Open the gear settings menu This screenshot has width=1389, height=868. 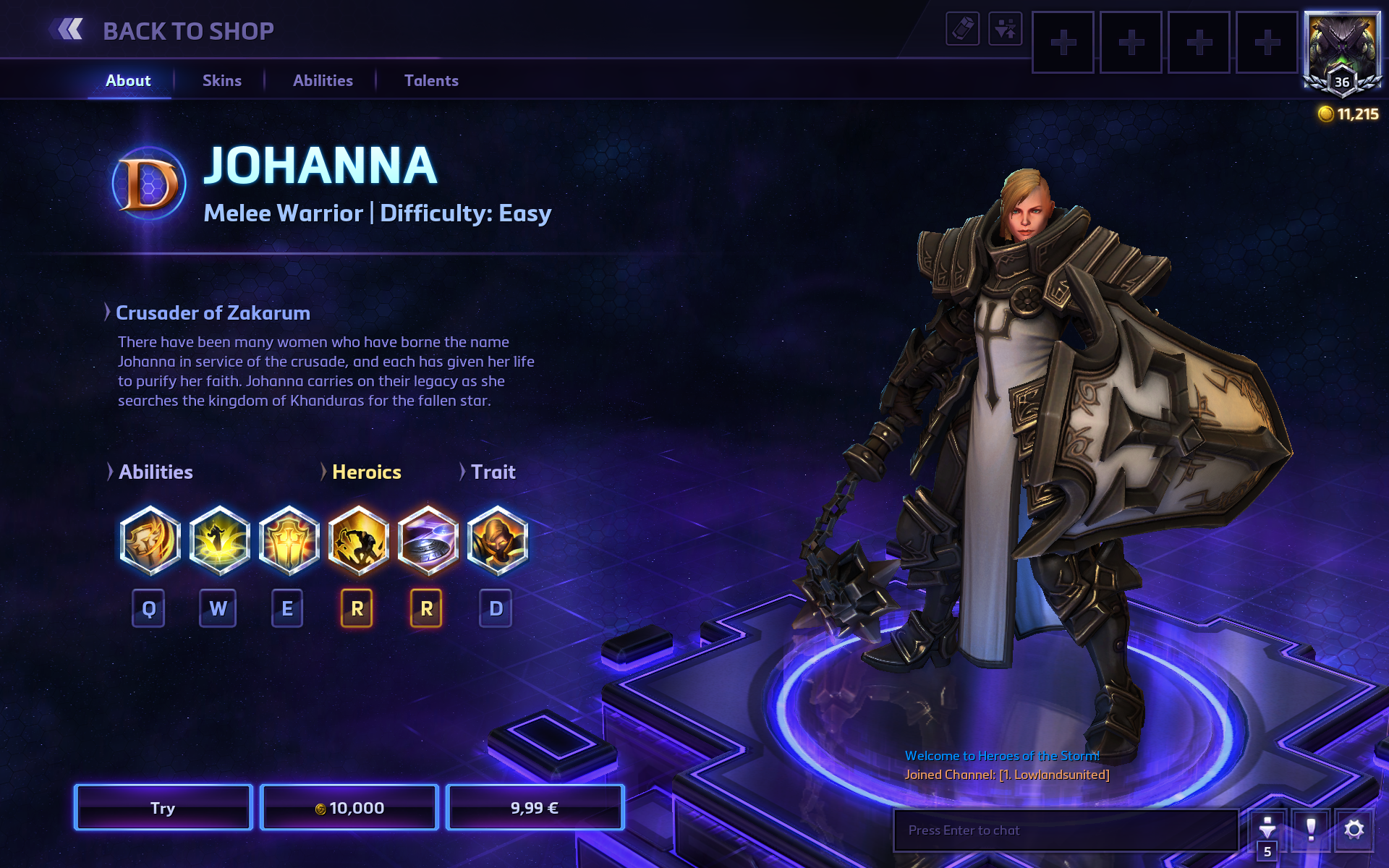(x=1354, y=829)
